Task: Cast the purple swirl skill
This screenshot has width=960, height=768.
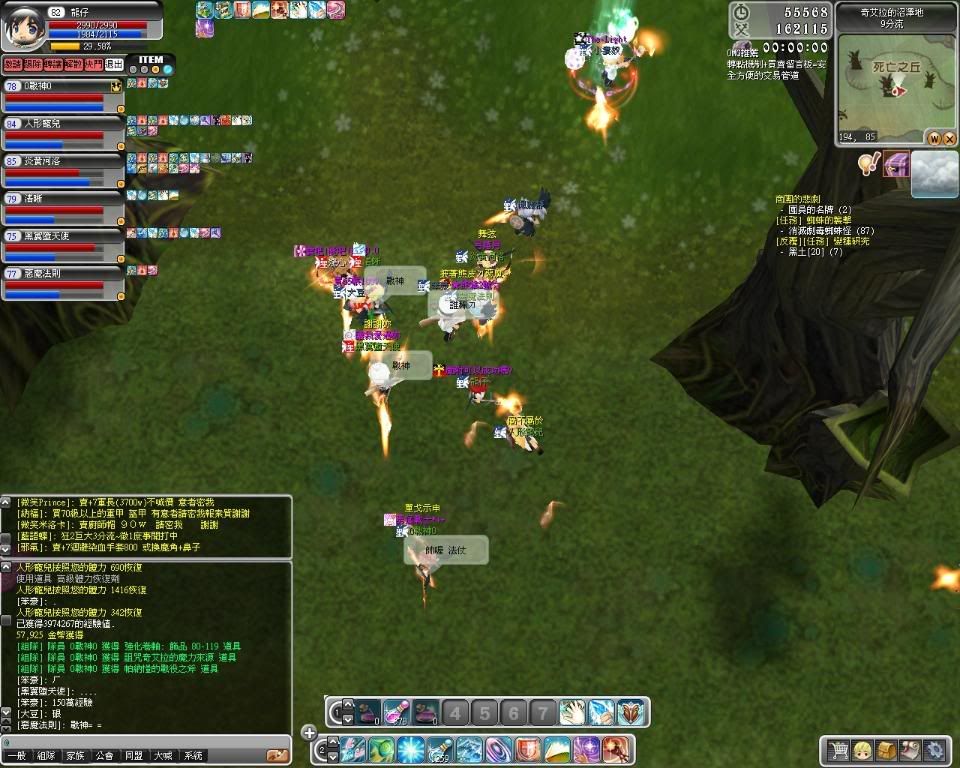Action: coord(498,749)
